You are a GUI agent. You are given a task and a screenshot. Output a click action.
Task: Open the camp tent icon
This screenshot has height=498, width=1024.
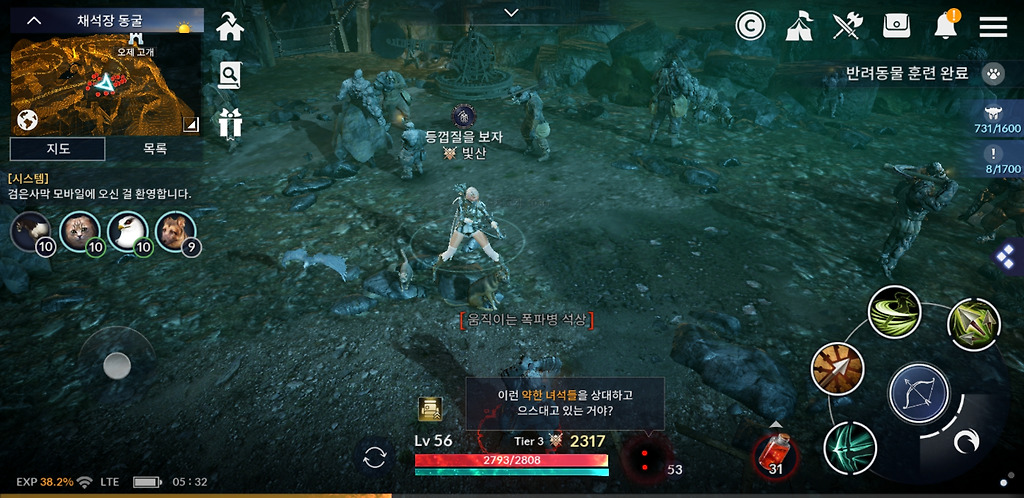pyautogui.click(x=798, y=26)
